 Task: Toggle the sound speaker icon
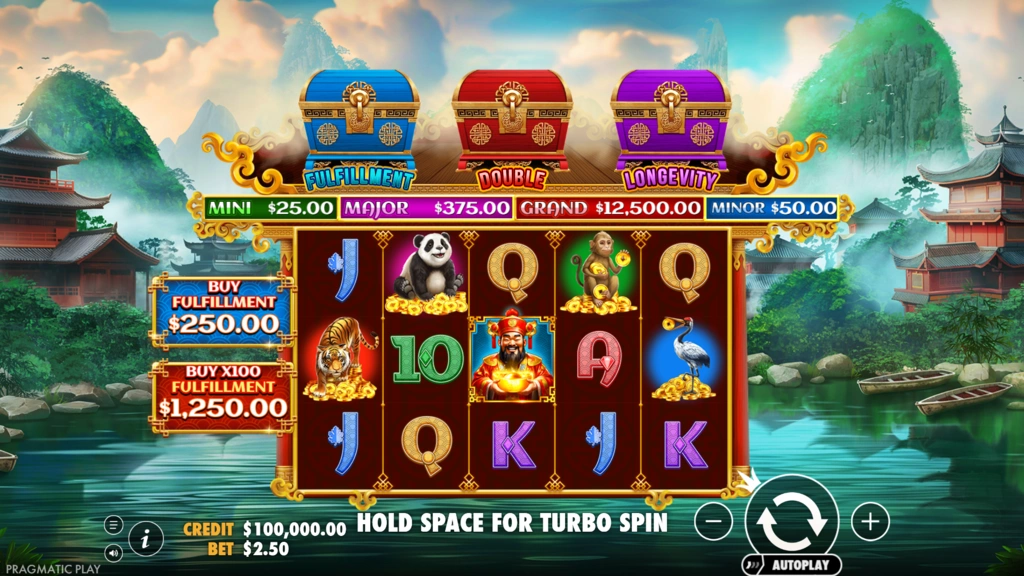[114, 551]
